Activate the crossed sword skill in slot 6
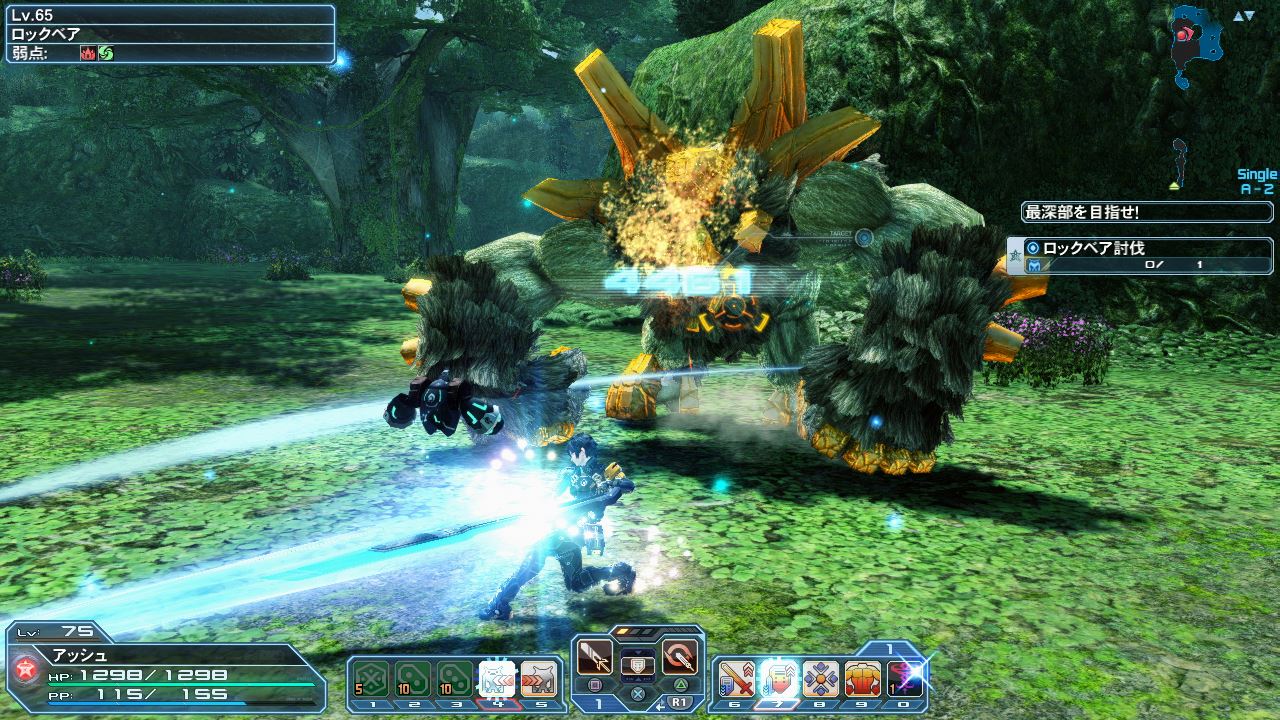The width and height of the screenshot is (1280, 720). [x=735, y=679]
